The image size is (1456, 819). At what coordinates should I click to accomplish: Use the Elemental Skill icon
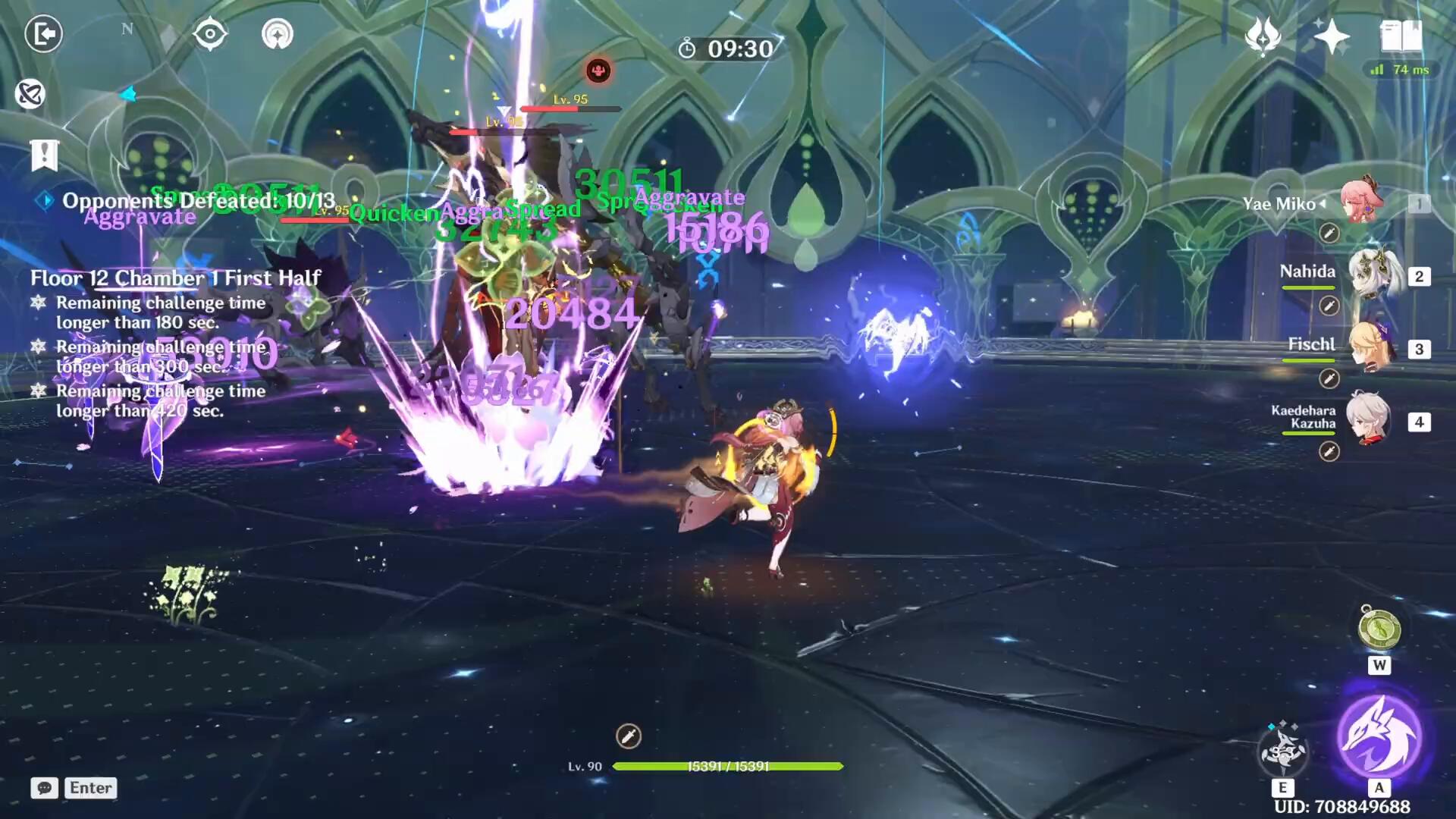[x=1282, y=750]
